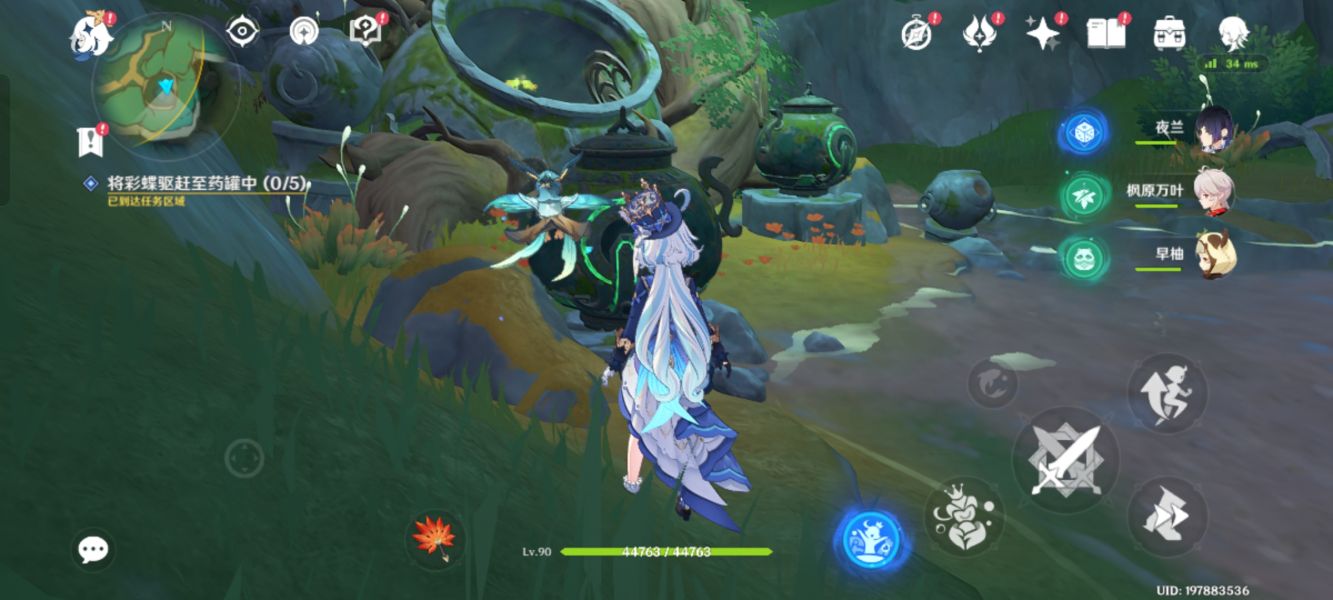Image resolution: width=1333 pixels, height=600 pixels.
Task: Activate the sword normal attack button
Action: point(1066,460)
